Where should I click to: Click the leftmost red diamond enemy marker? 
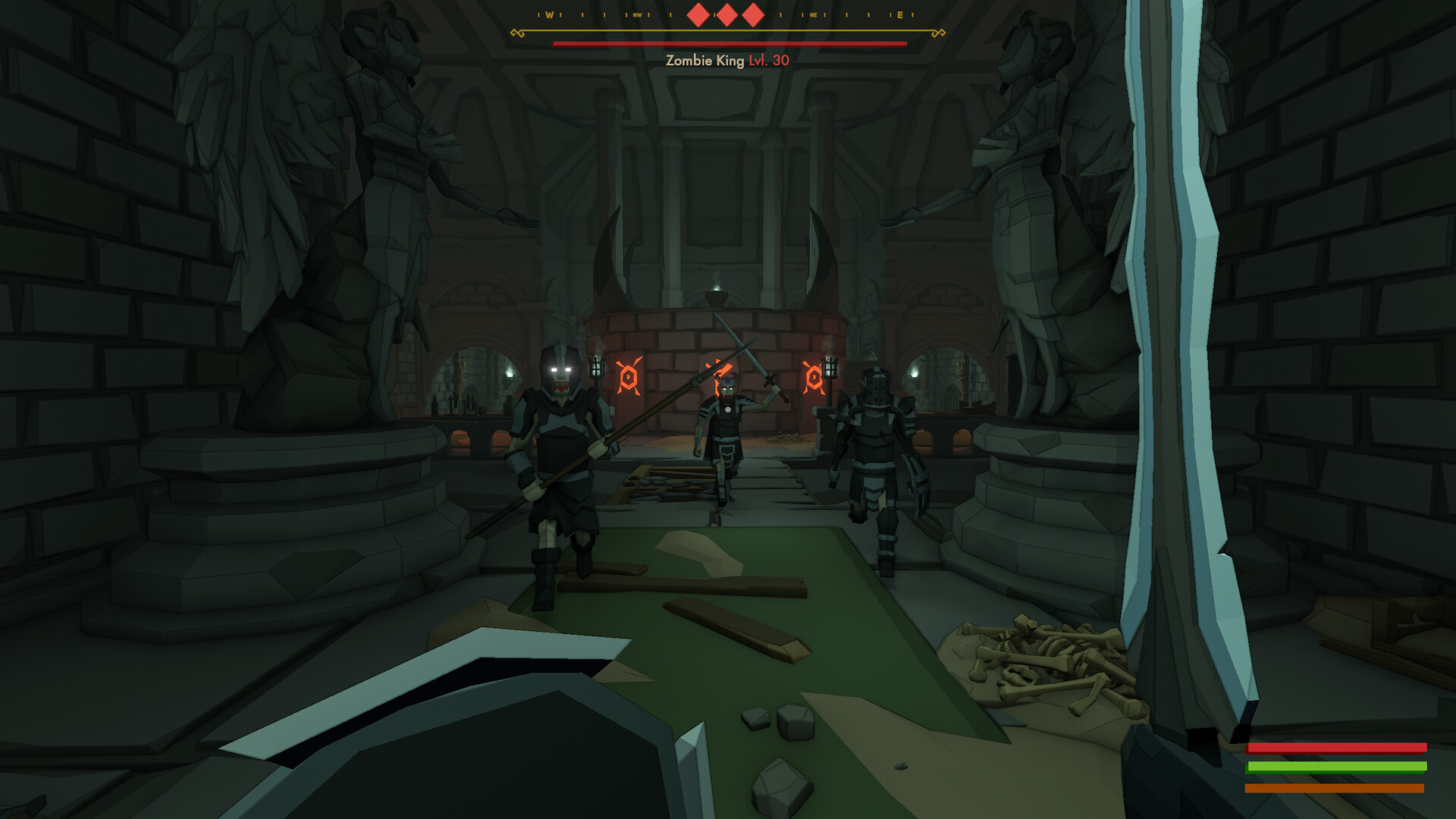697,14
